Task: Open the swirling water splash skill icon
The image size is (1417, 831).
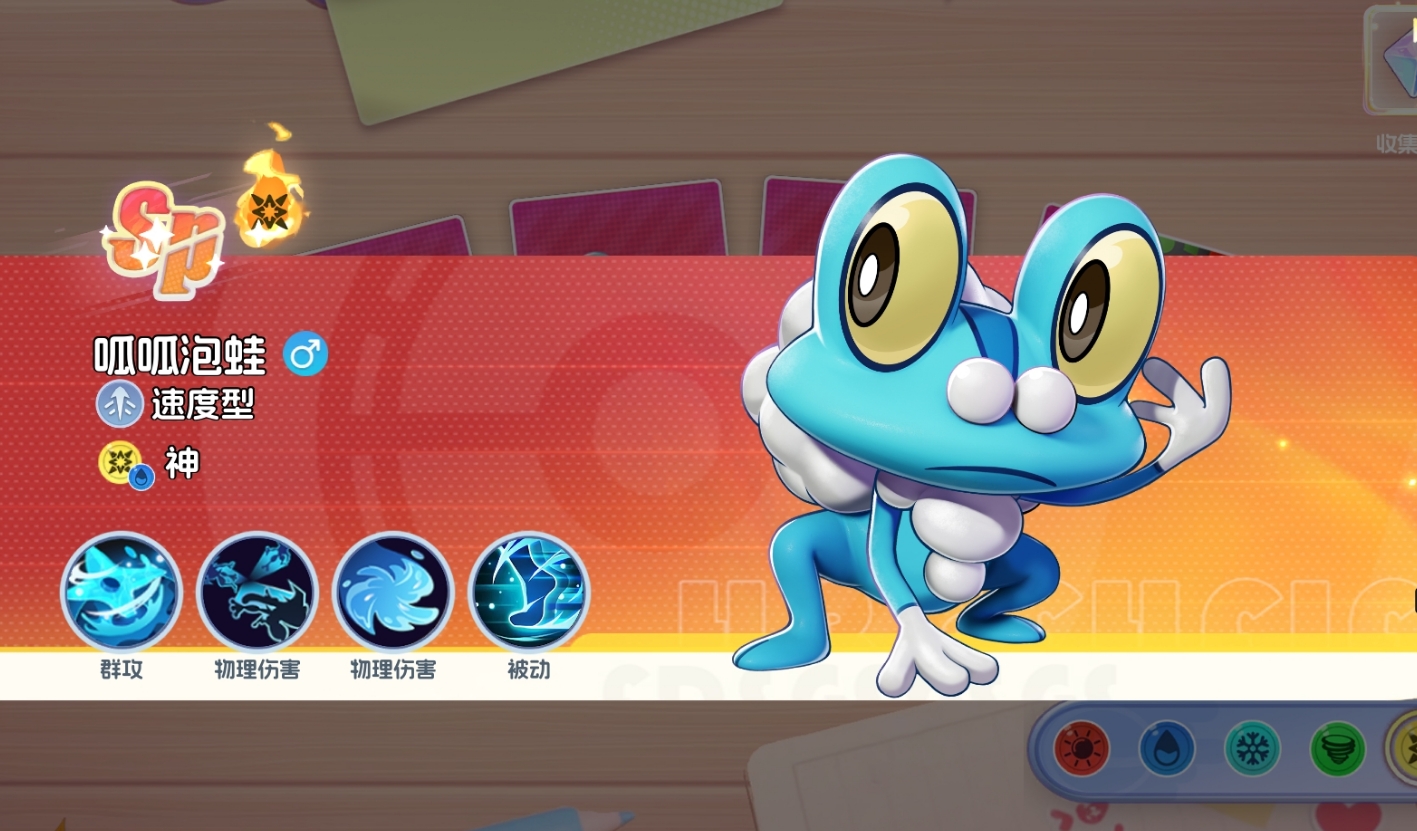Action: (393, 593)
